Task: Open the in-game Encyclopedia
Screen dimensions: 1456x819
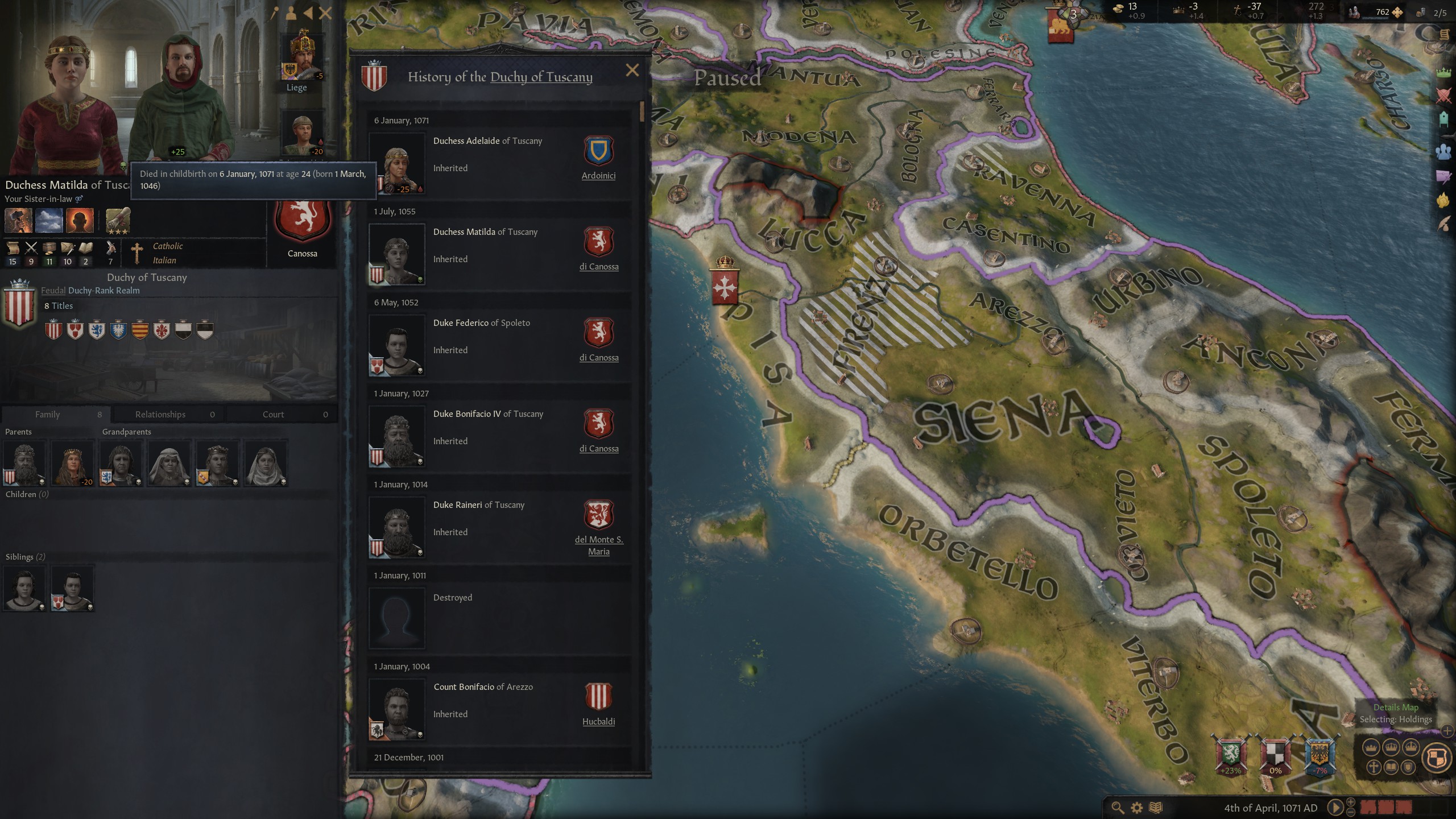Action: pos(1156,808)
